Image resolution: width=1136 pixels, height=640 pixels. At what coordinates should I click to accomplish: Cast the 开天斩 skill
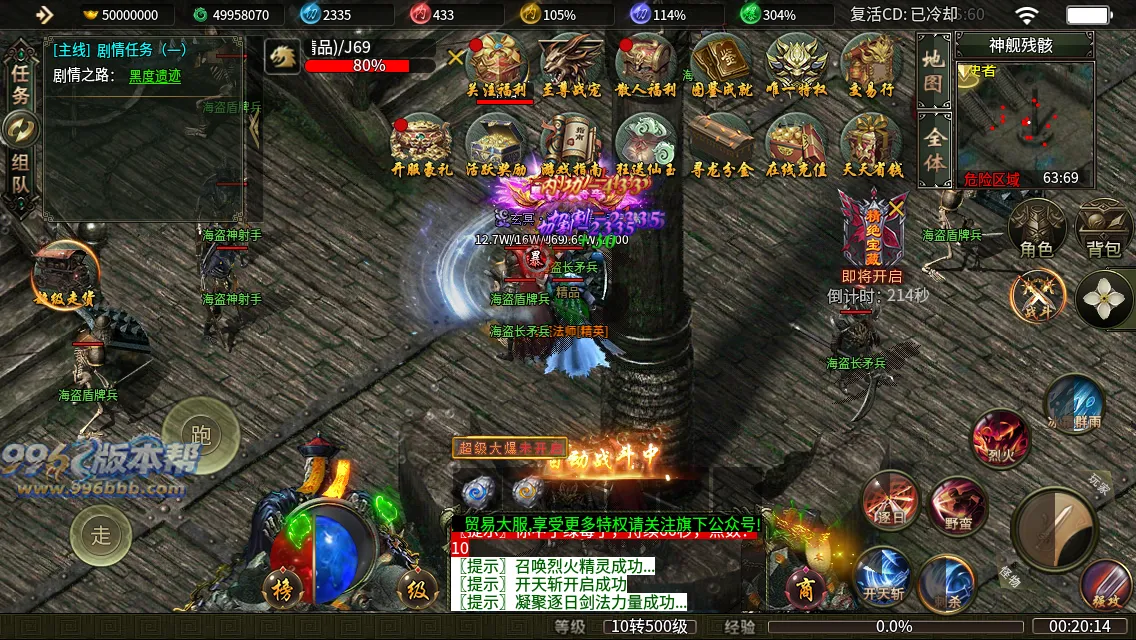coord(883,577)
